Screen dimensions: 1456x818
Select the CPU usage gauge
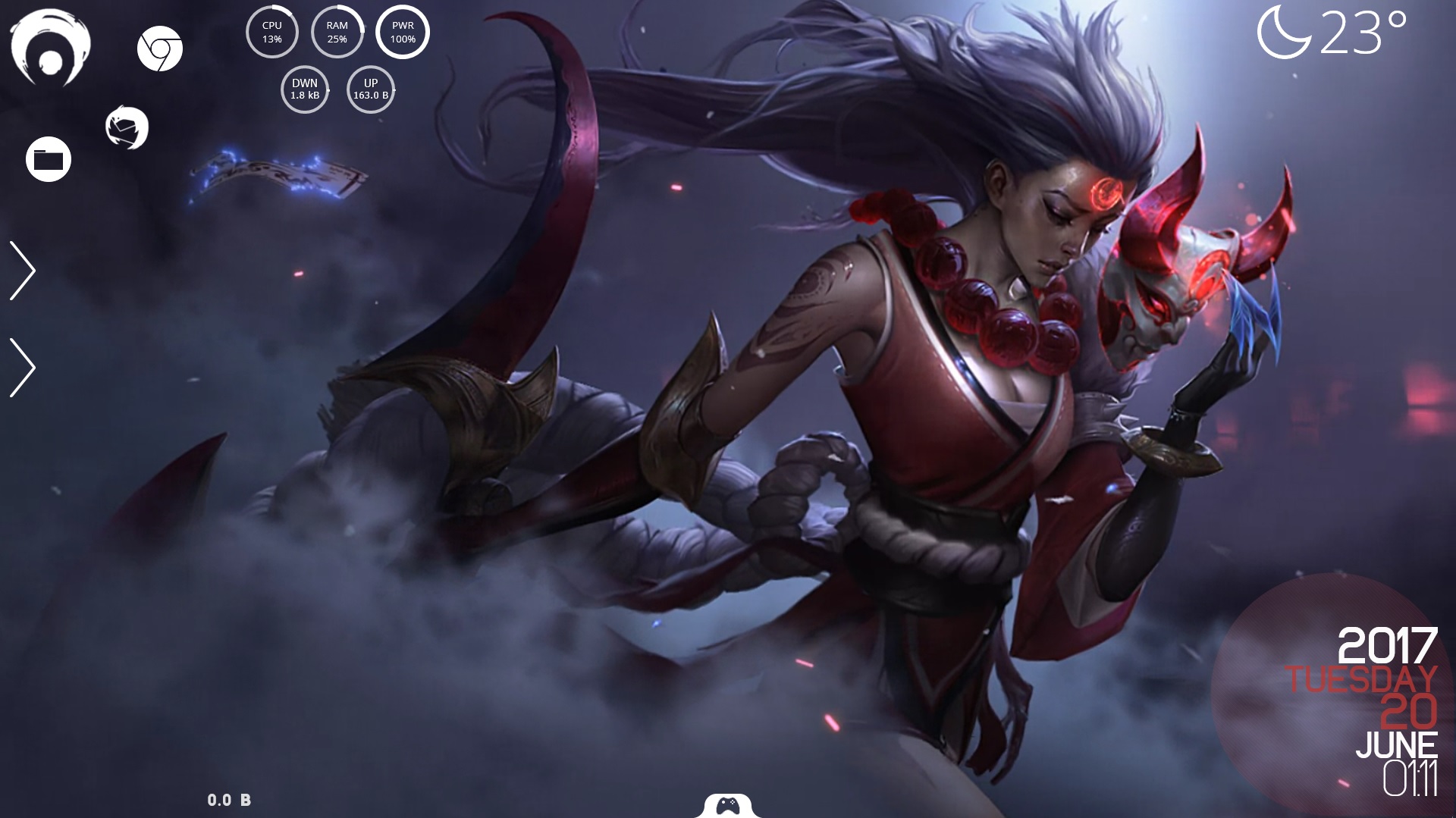click(272, 31)
